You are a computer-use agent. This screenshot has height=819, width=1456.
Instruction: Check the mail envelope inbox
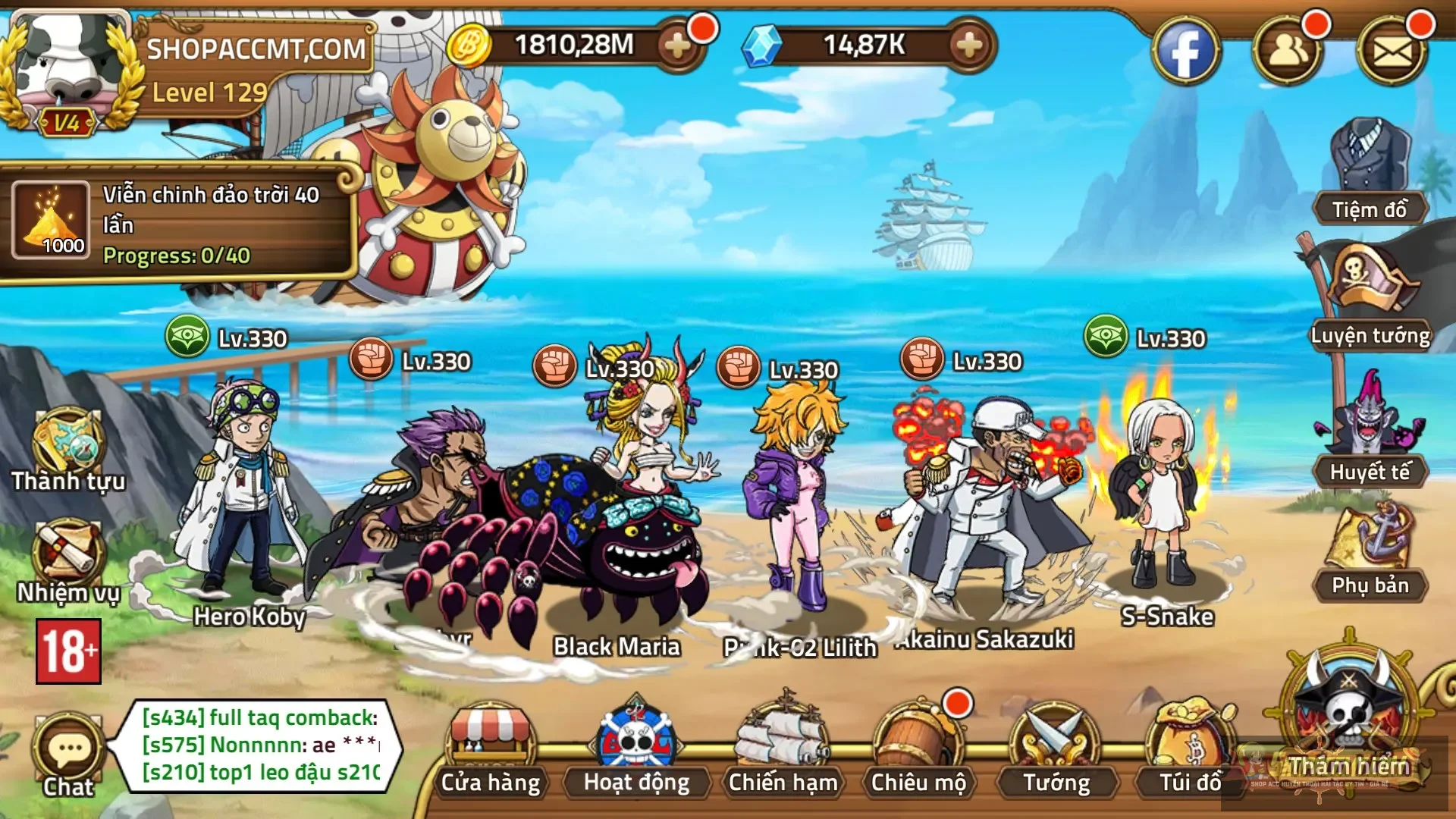coord(1392,50)
